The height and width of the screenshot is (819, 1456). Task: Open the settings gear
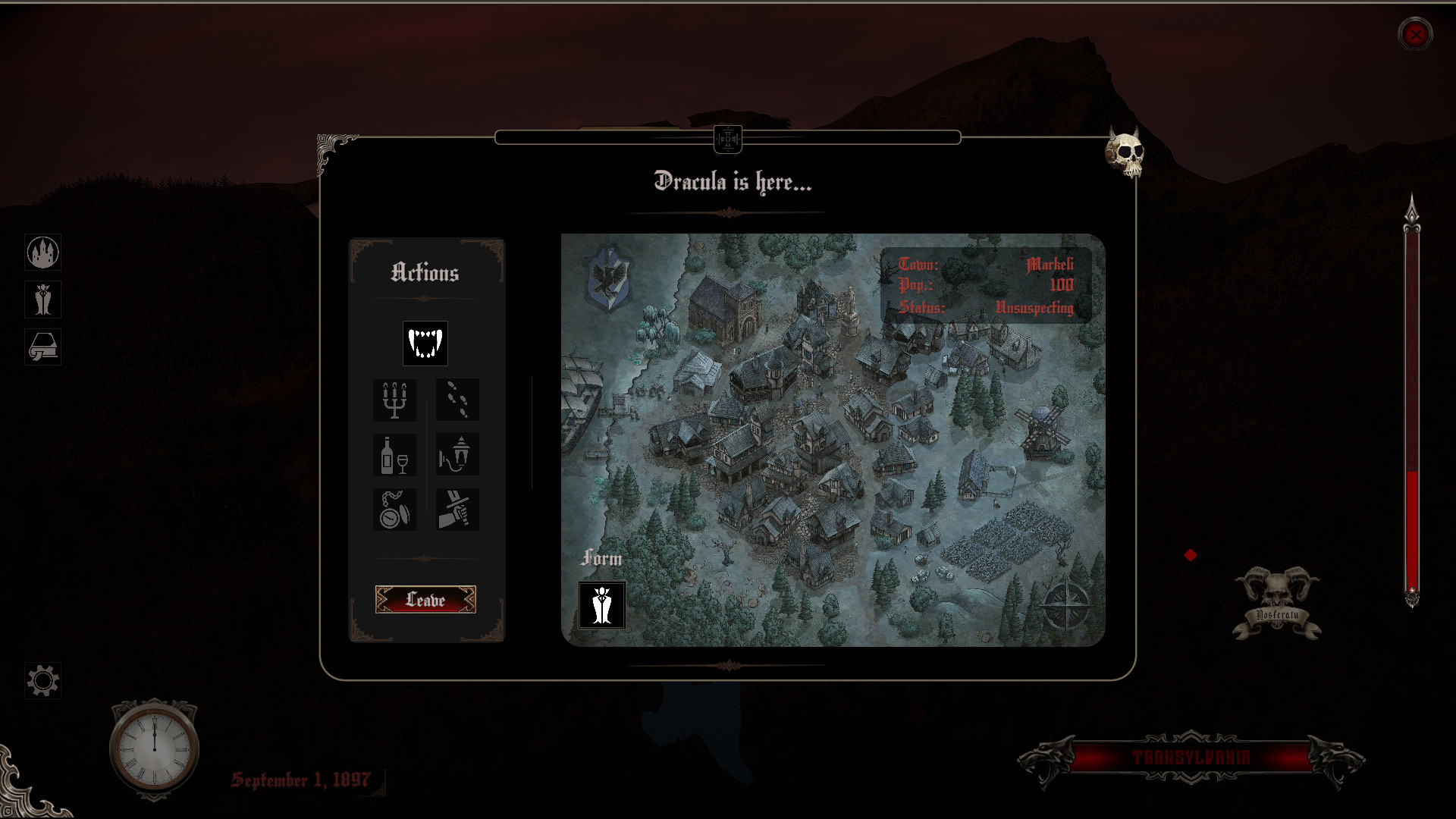click(x=43, y=680)
